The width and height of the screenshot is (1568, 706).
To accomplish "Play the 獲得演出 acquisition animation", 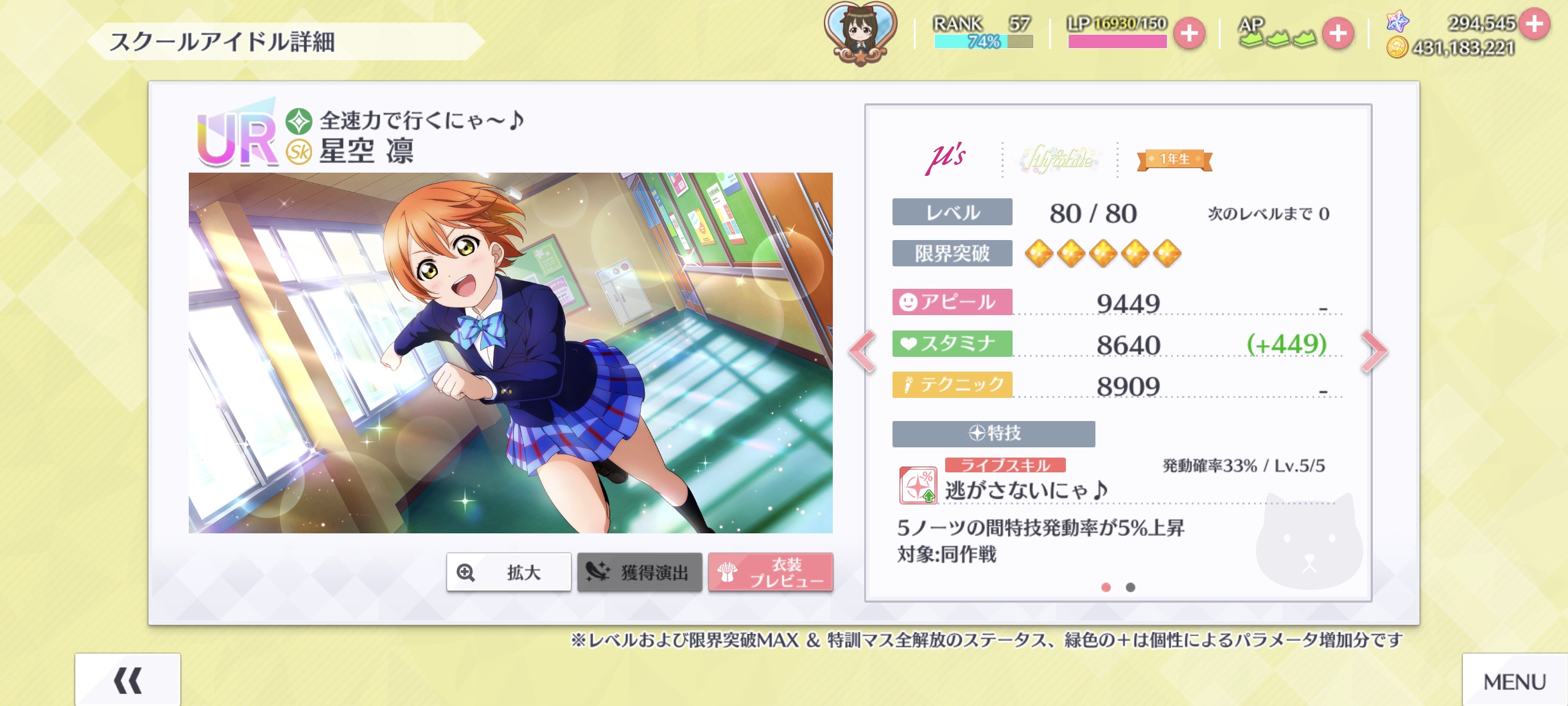I will pyautogui.click(x=640, y=572).
